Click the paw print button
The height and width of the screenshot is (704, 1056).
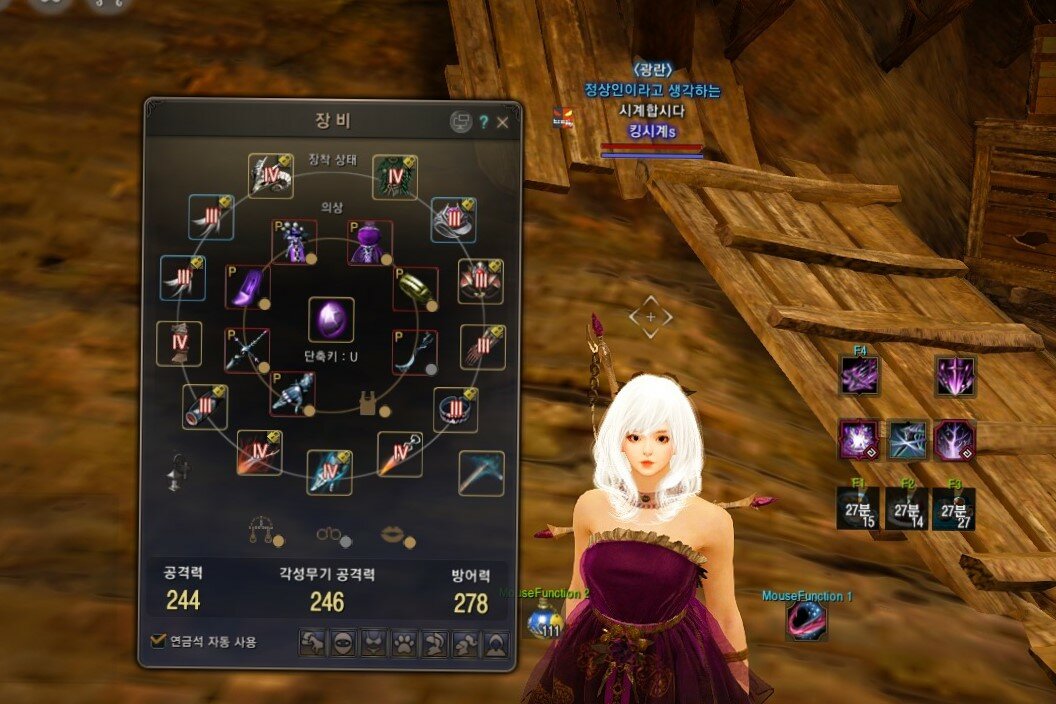404,643
